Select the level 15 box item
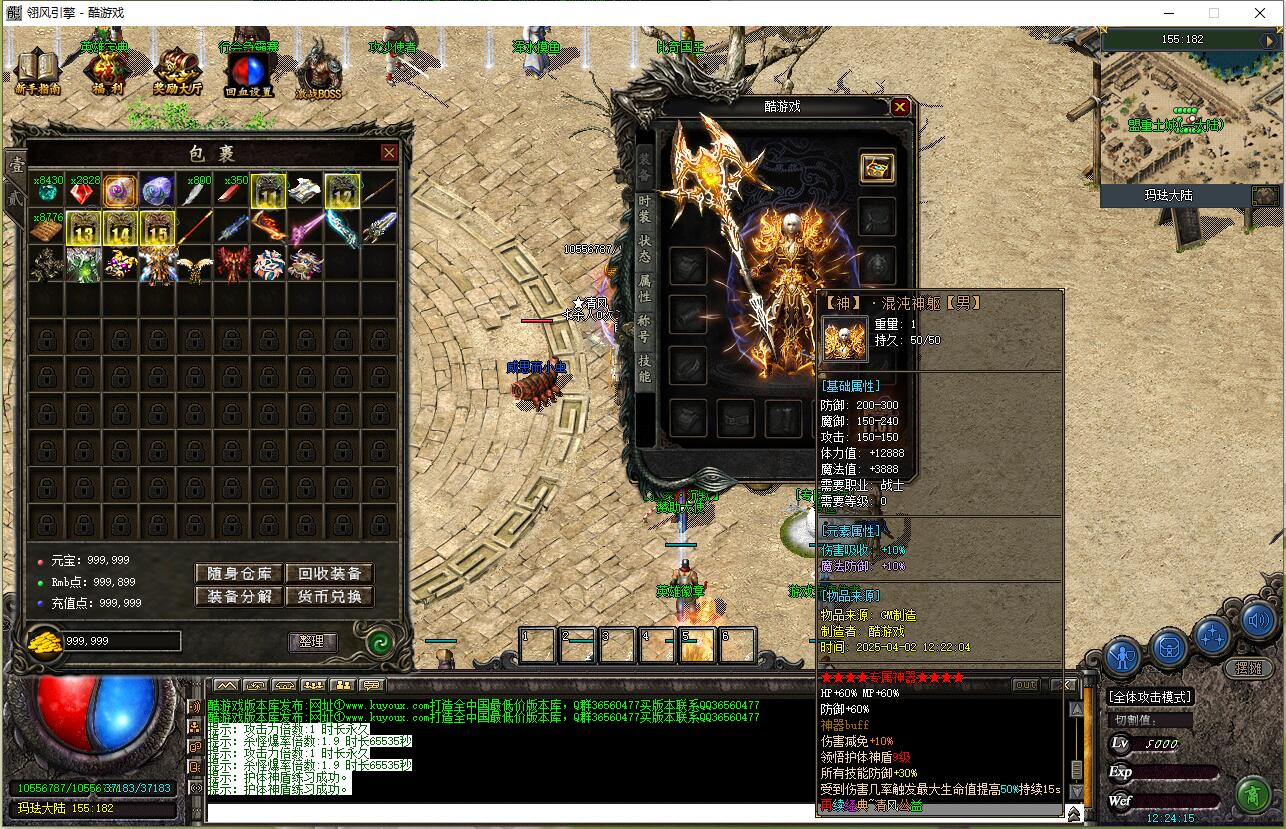Screen dimensions: 1286x829 [157, 229]
